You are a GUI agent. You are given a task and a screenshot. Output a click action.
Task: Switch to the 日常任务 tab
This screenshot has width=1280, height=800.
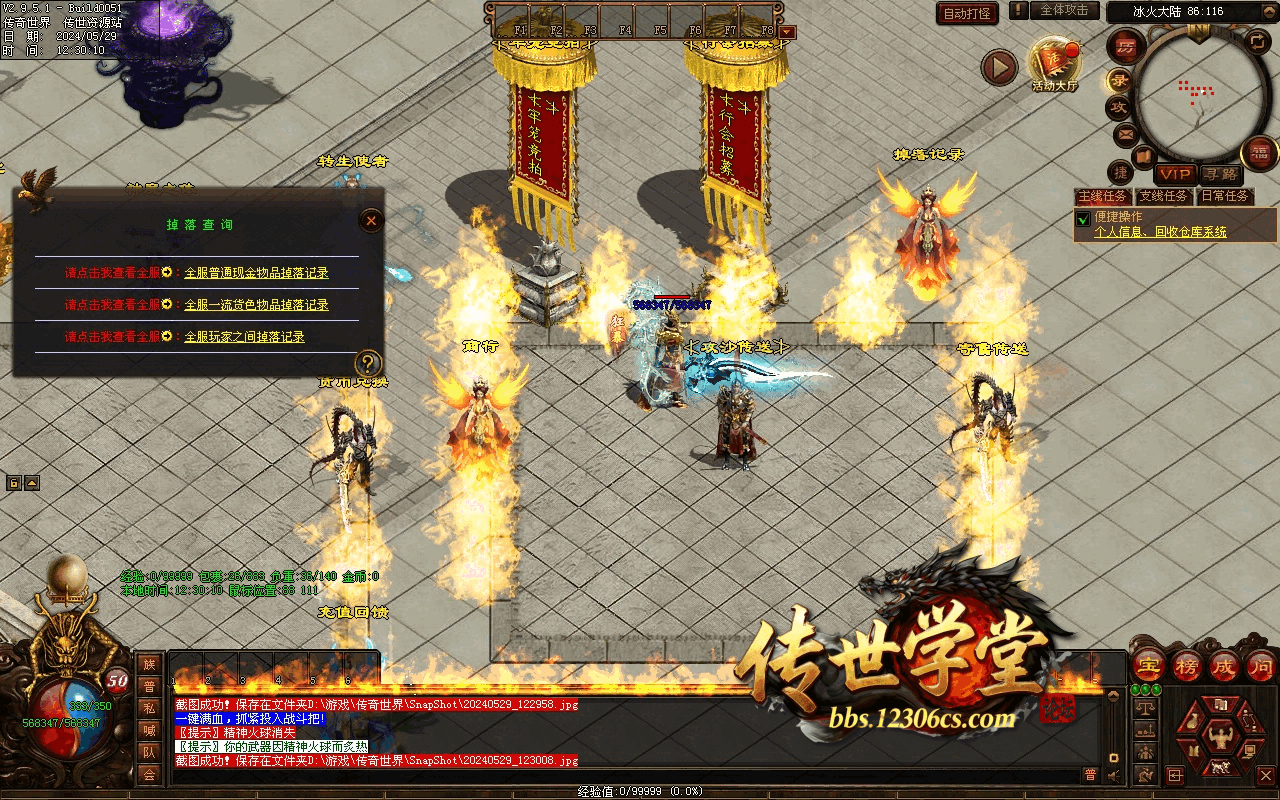point(1225,196)
